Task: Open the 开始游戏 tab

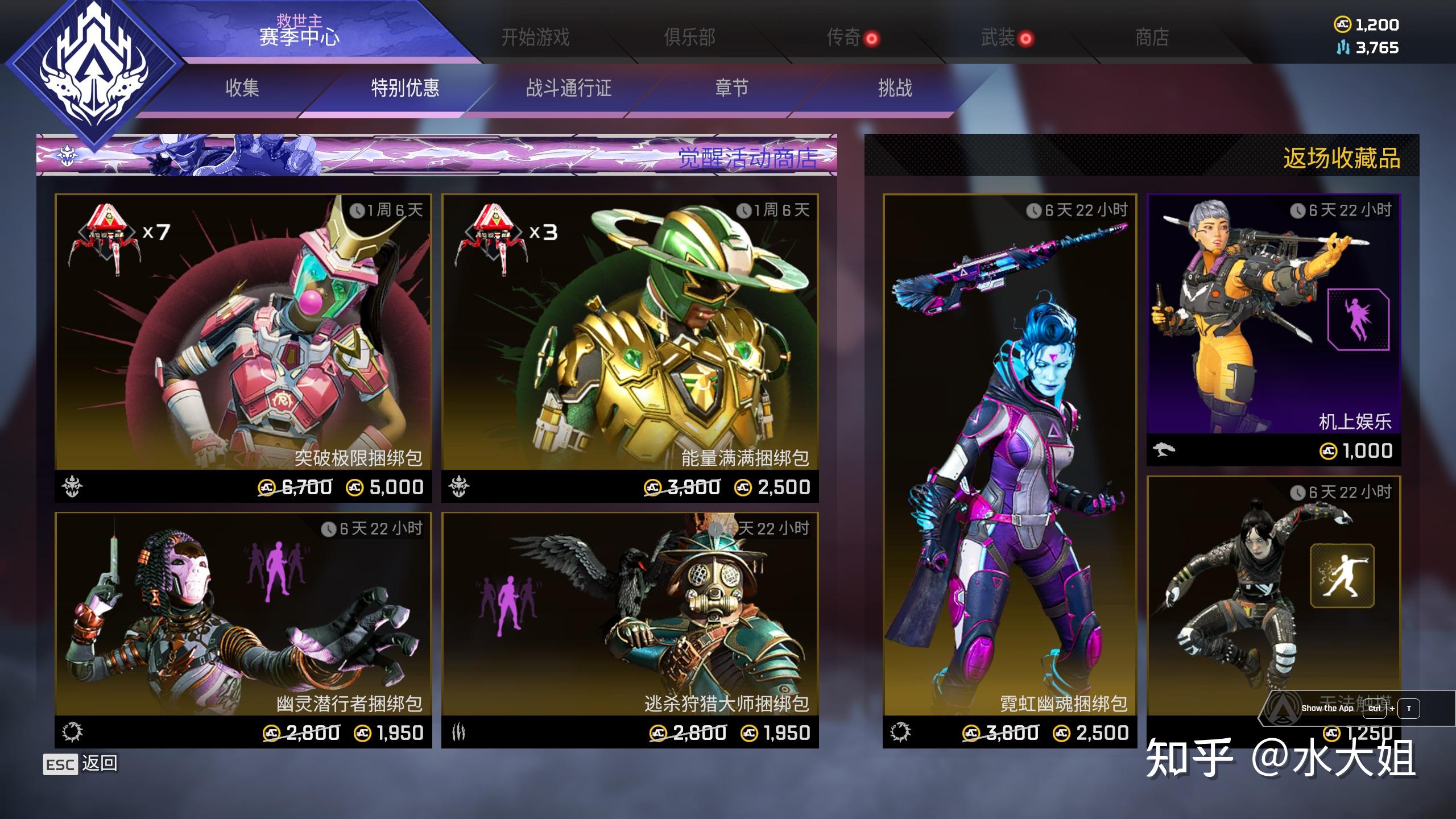Action: coord(535,38)
